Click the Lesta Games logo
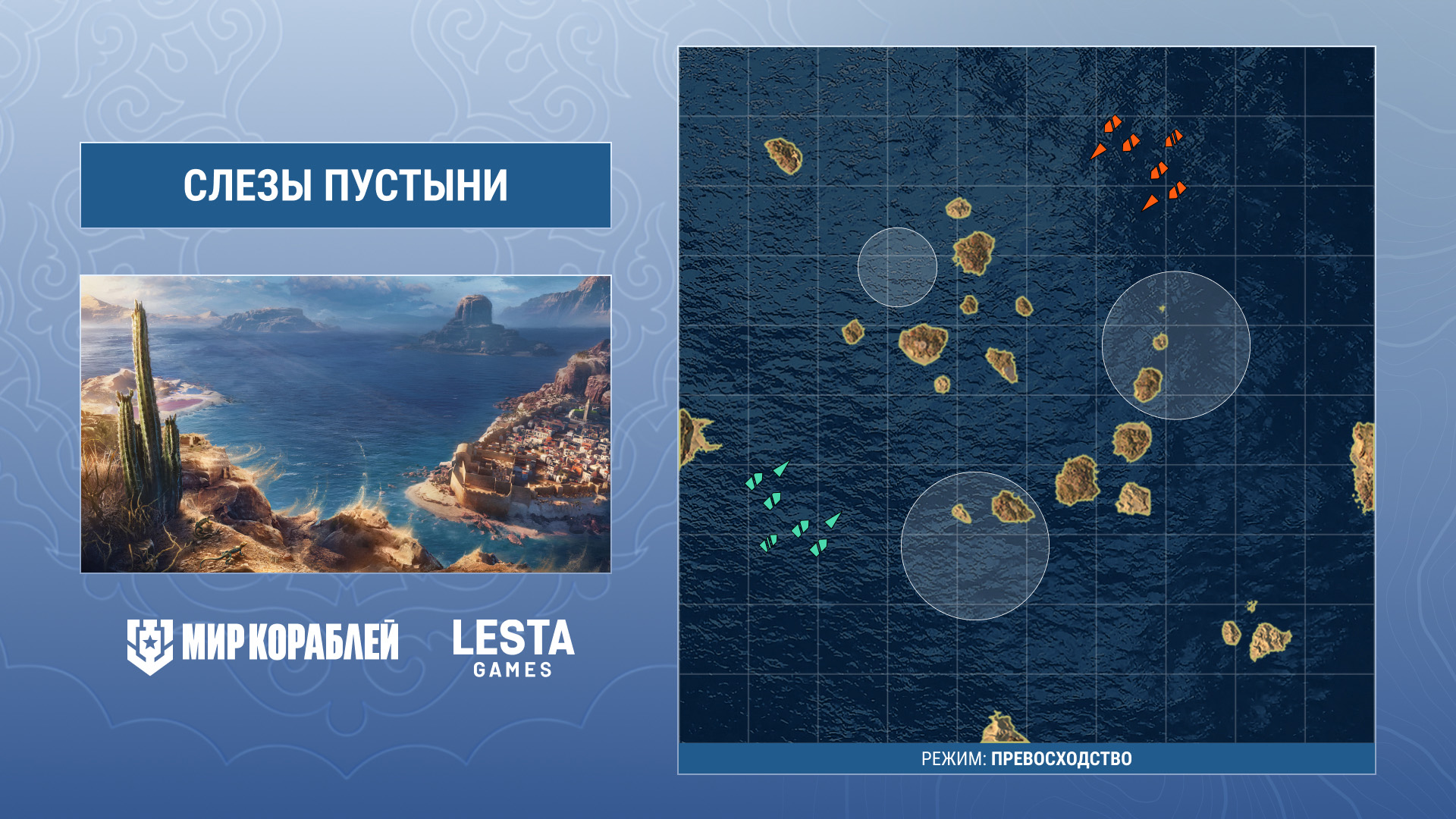Screen dimensions: 1456x819 click(513, 648)
